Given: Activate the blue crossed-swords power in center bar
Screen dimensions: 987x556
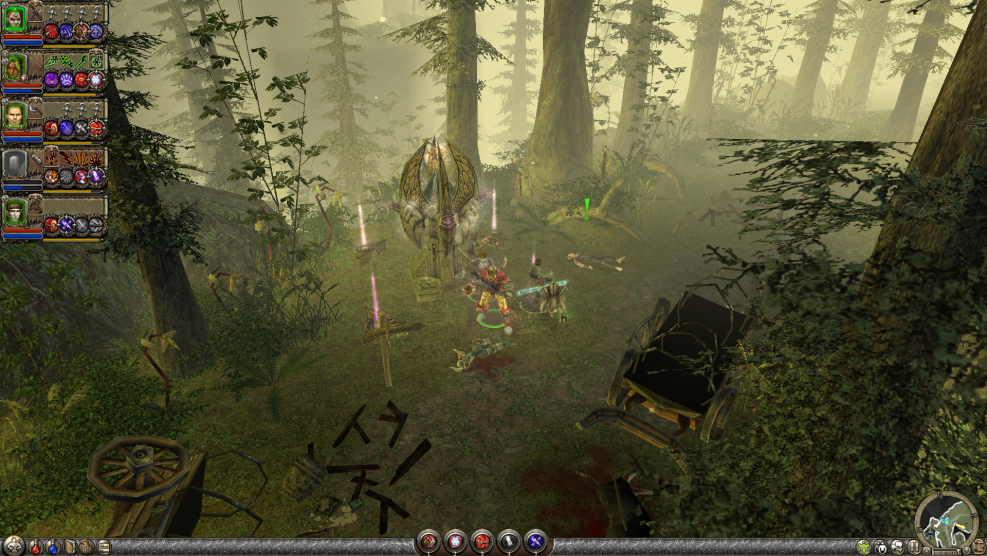Looking at the screenshot, I should pos(535,541).
